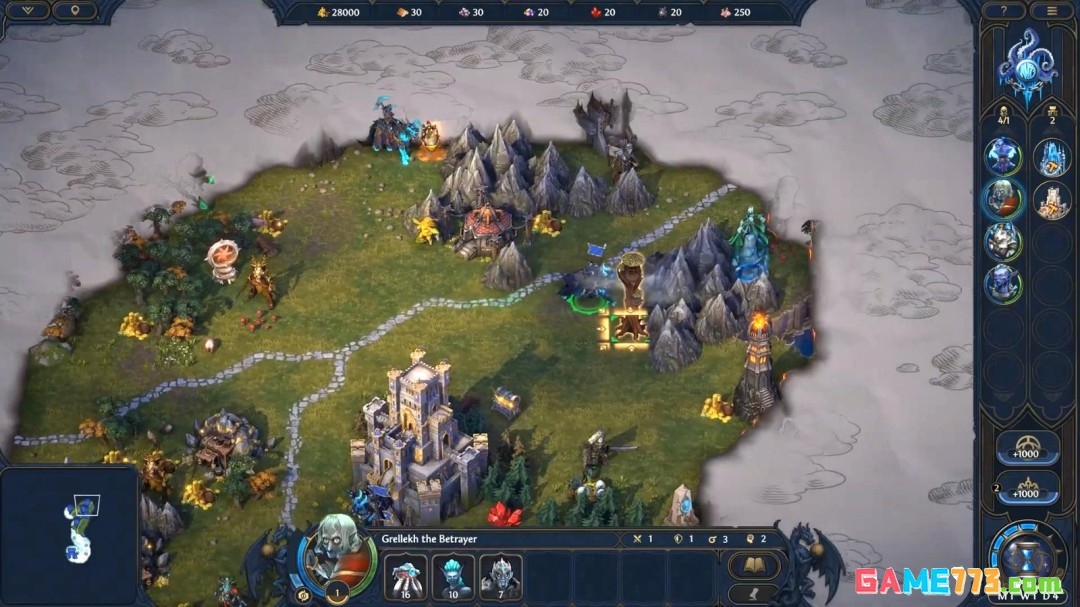This screenshot has height=607, width=1080.
Task: Open the main menu hamburger button
Action: [1050, 11]
